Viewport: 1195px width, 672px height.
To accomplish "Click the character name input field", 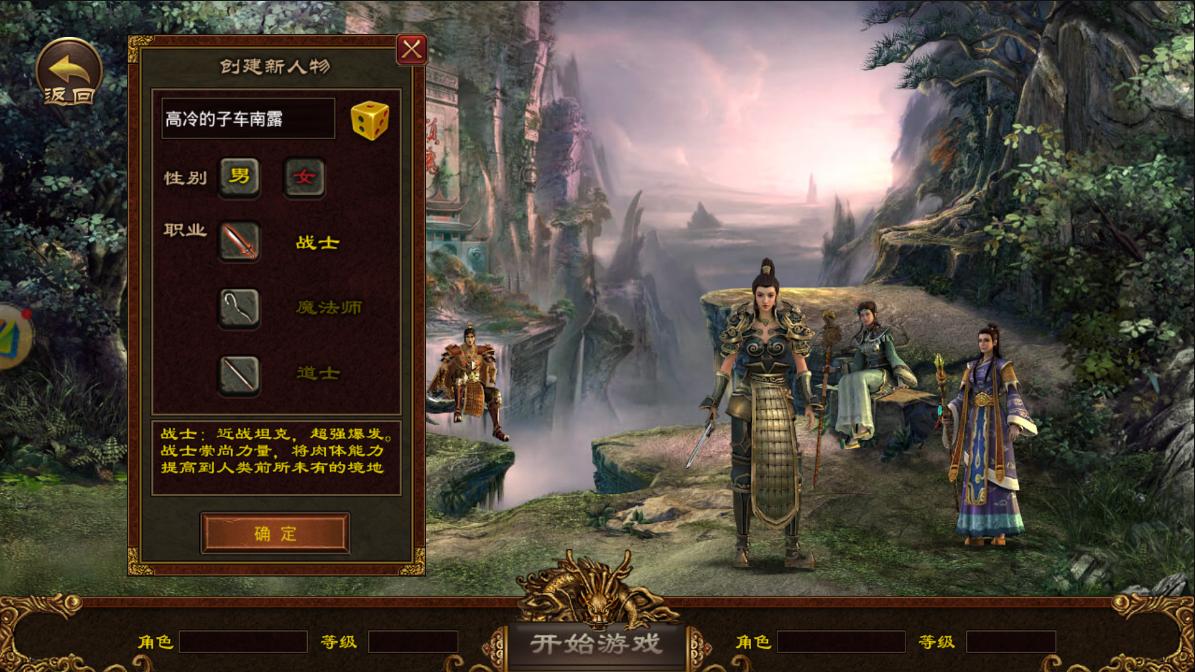I will click(248, 119).
